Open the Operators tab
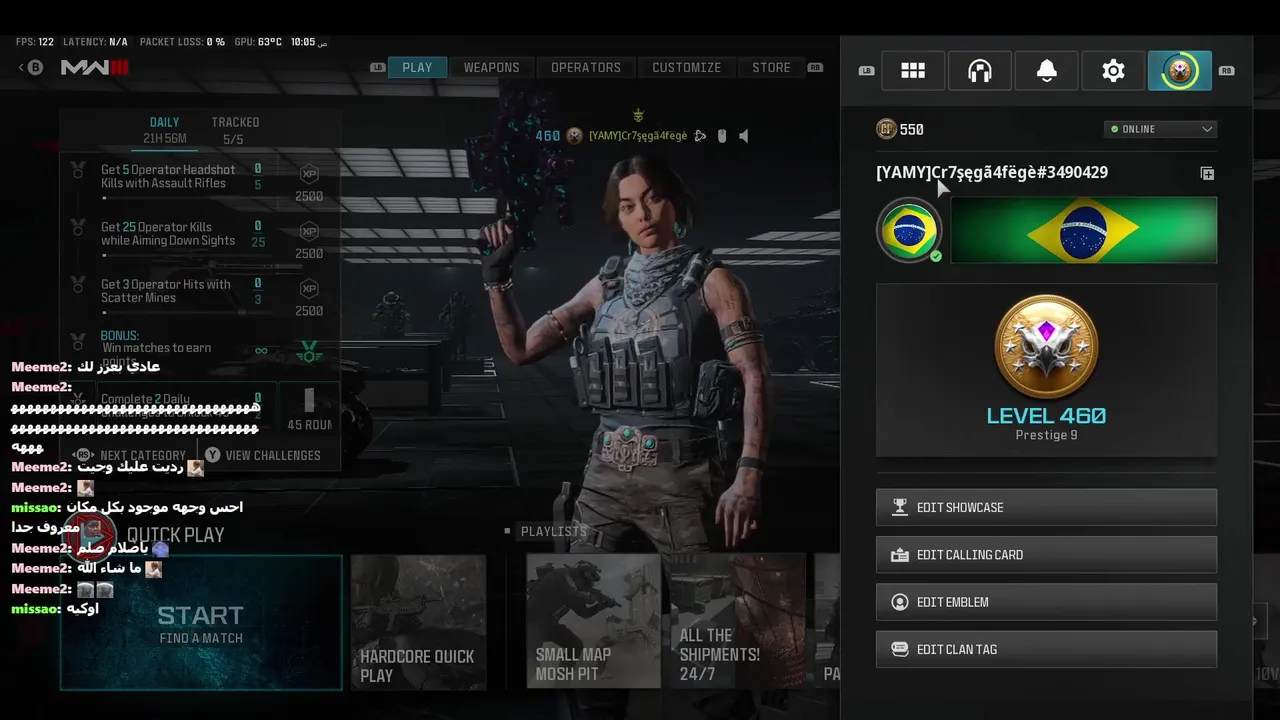Viewport: 1280px width, 720px height. coord(585,68)
